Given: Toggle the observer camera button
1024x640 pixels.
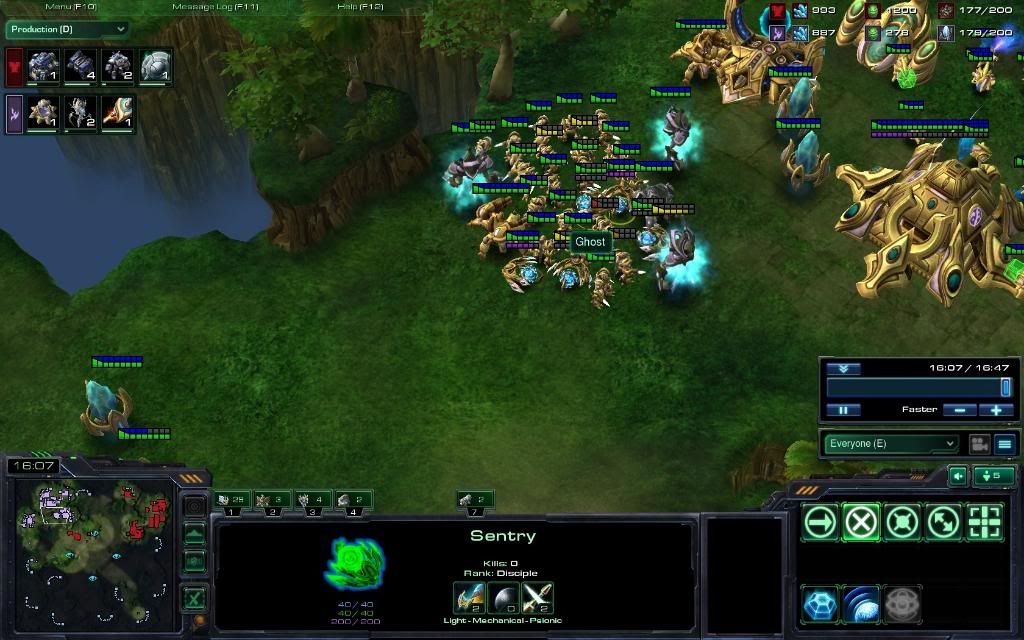Looking at the screenshot, I should [x=979, y=444].
